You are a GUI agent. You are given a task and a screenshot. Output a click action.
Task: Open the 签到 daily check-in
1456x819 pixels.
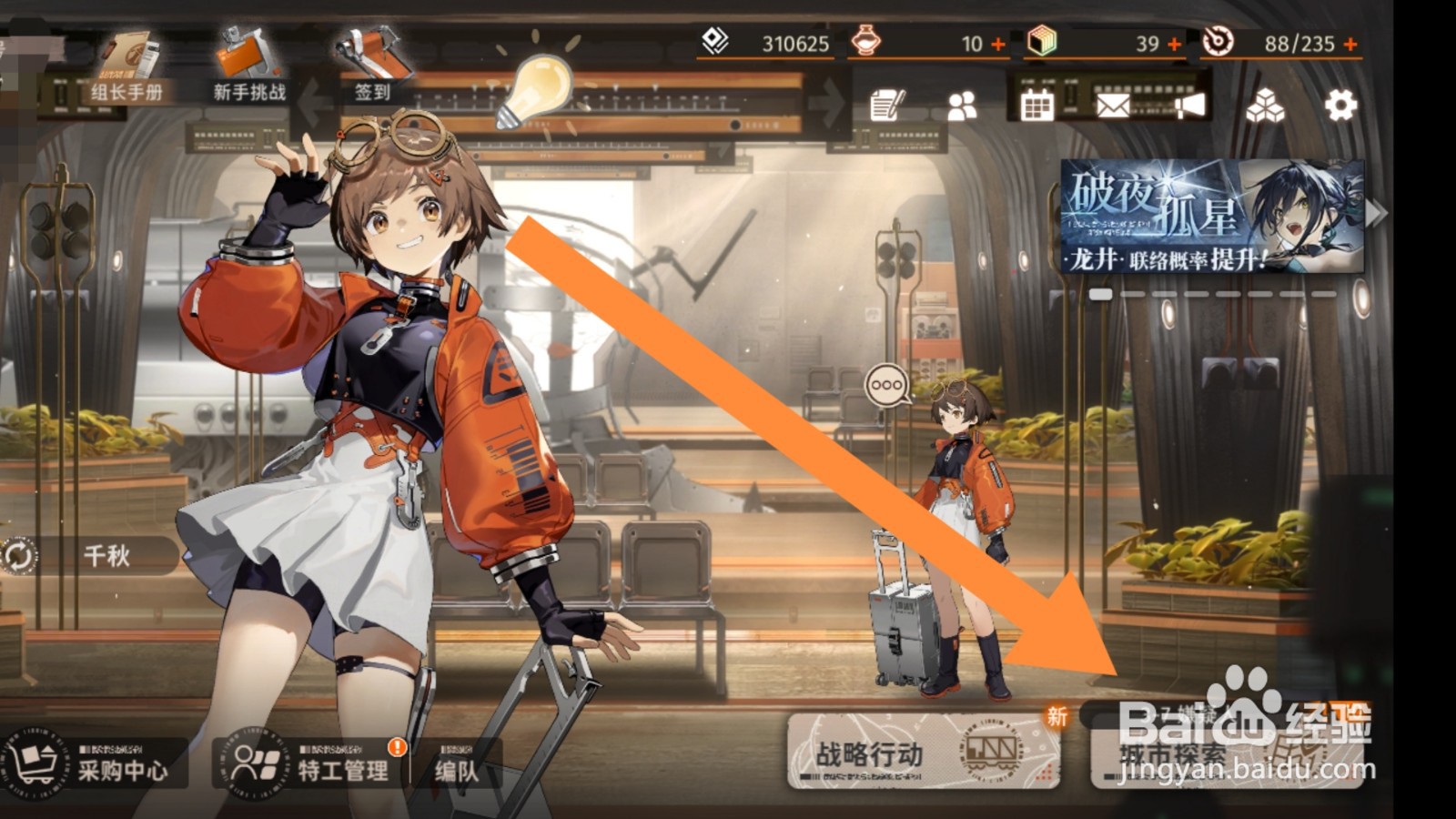coord(372,68)
